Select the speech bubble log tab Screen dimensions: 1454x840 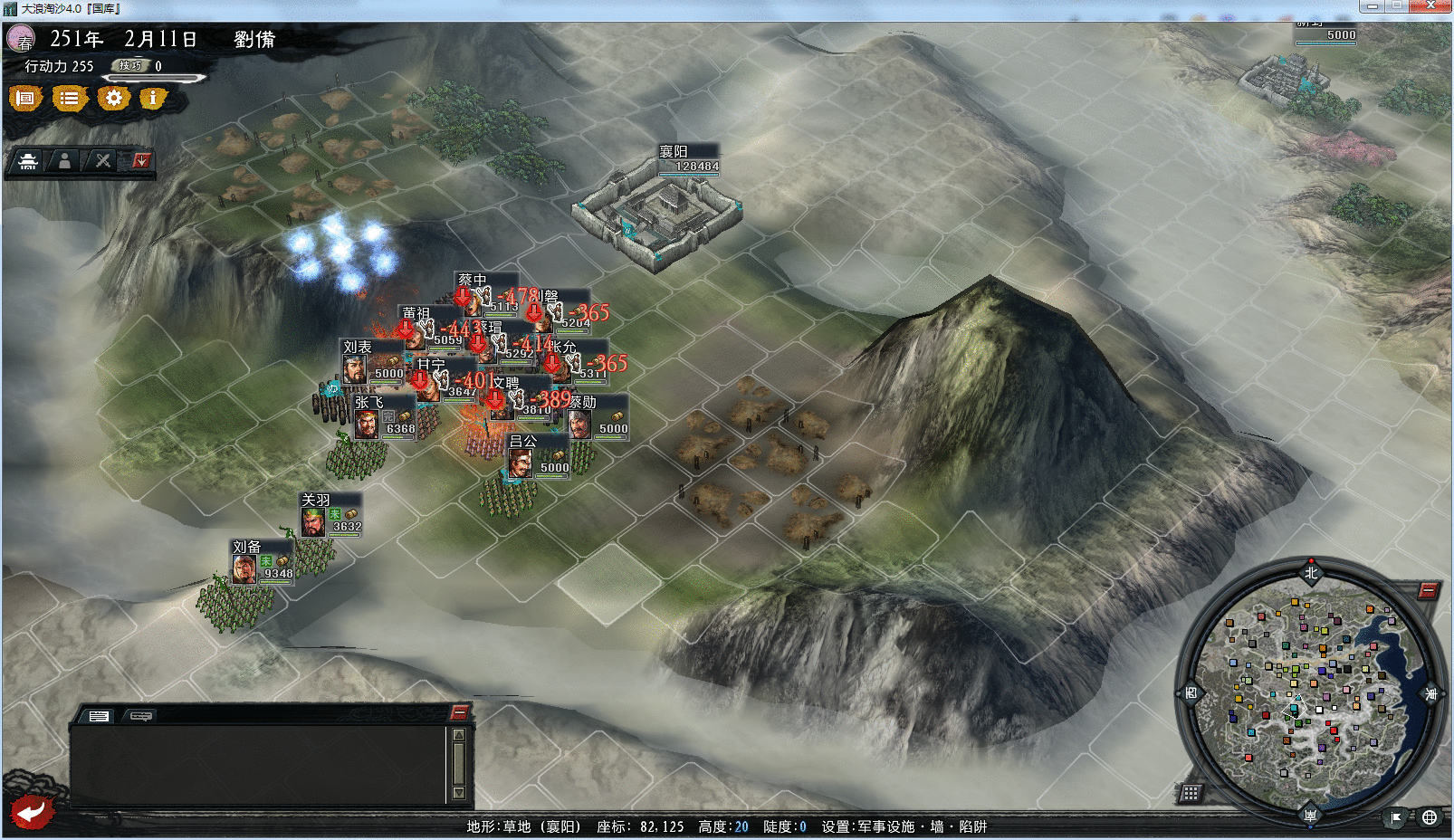point(140,716)
